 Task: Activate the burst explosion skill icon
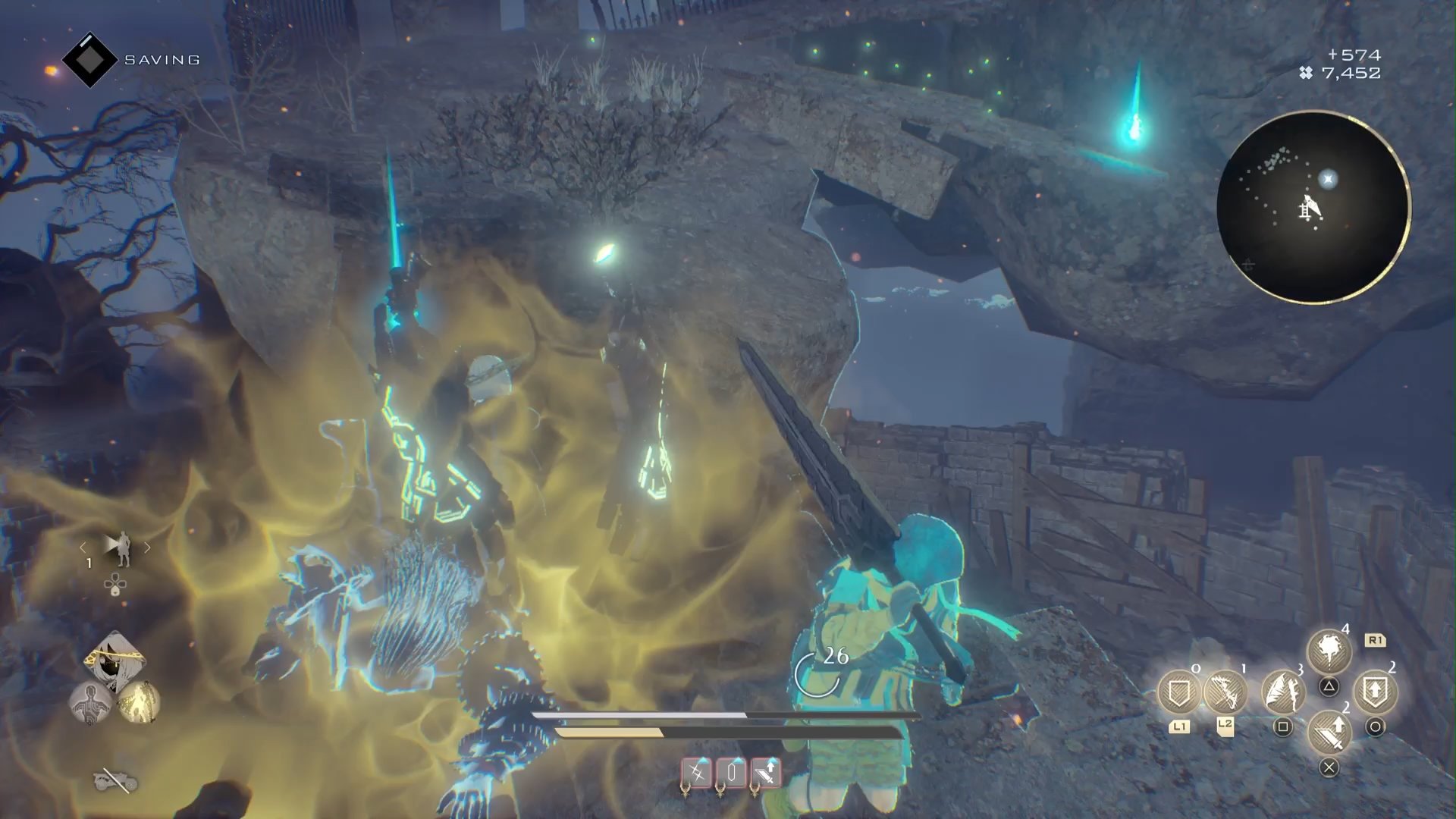1329,651
